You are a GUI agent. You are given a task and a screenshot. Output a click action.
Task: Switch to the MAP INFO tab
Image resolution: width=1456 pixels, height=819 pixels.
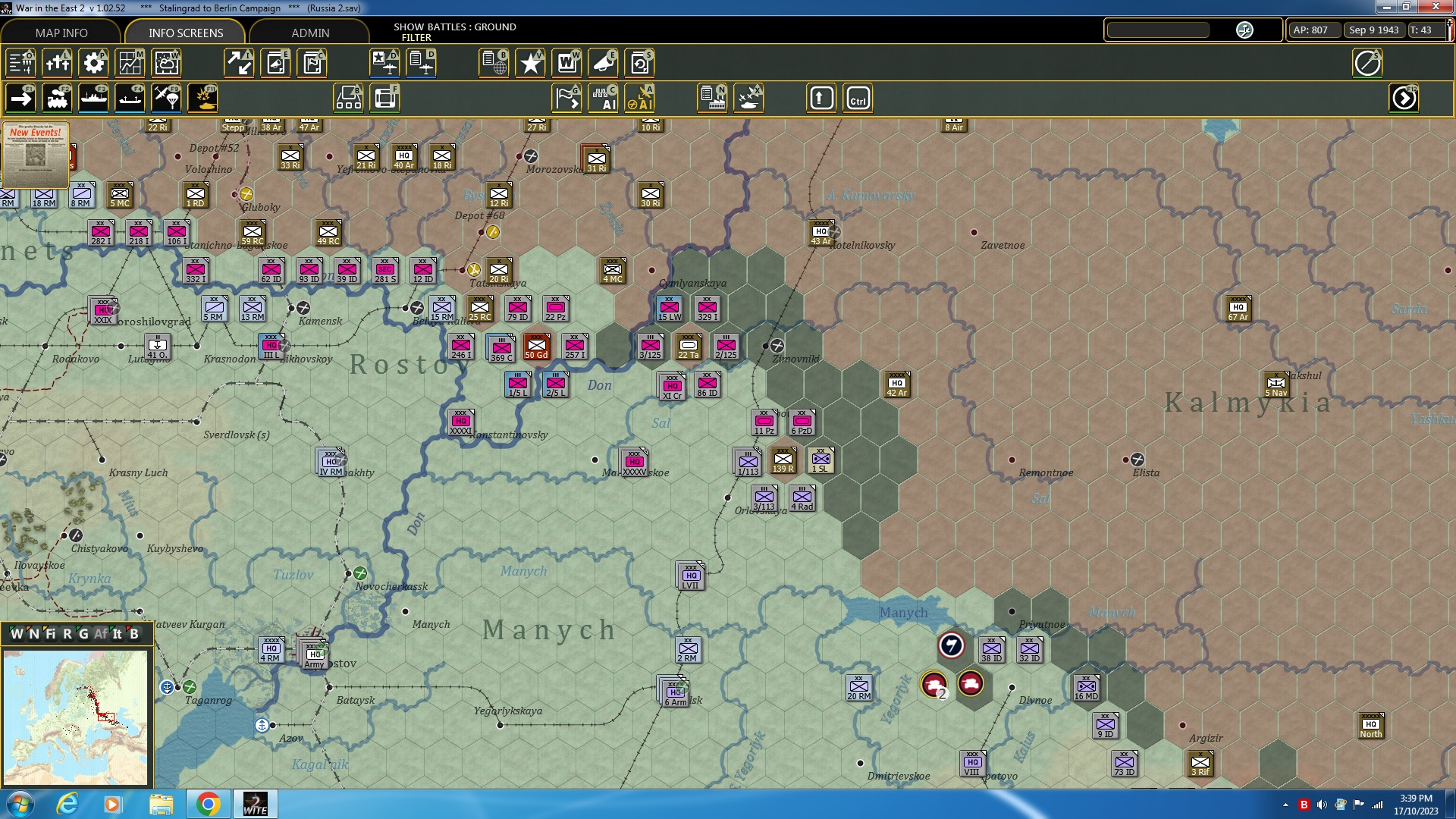(x=61, y=33)
